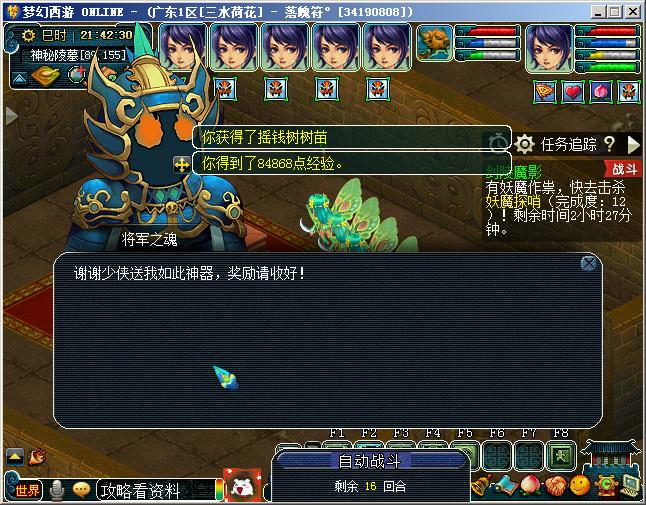Screen dimensions: 646x505
Task: Click the smiley face icon in bottom toolbar
Action: click(579, 487)
